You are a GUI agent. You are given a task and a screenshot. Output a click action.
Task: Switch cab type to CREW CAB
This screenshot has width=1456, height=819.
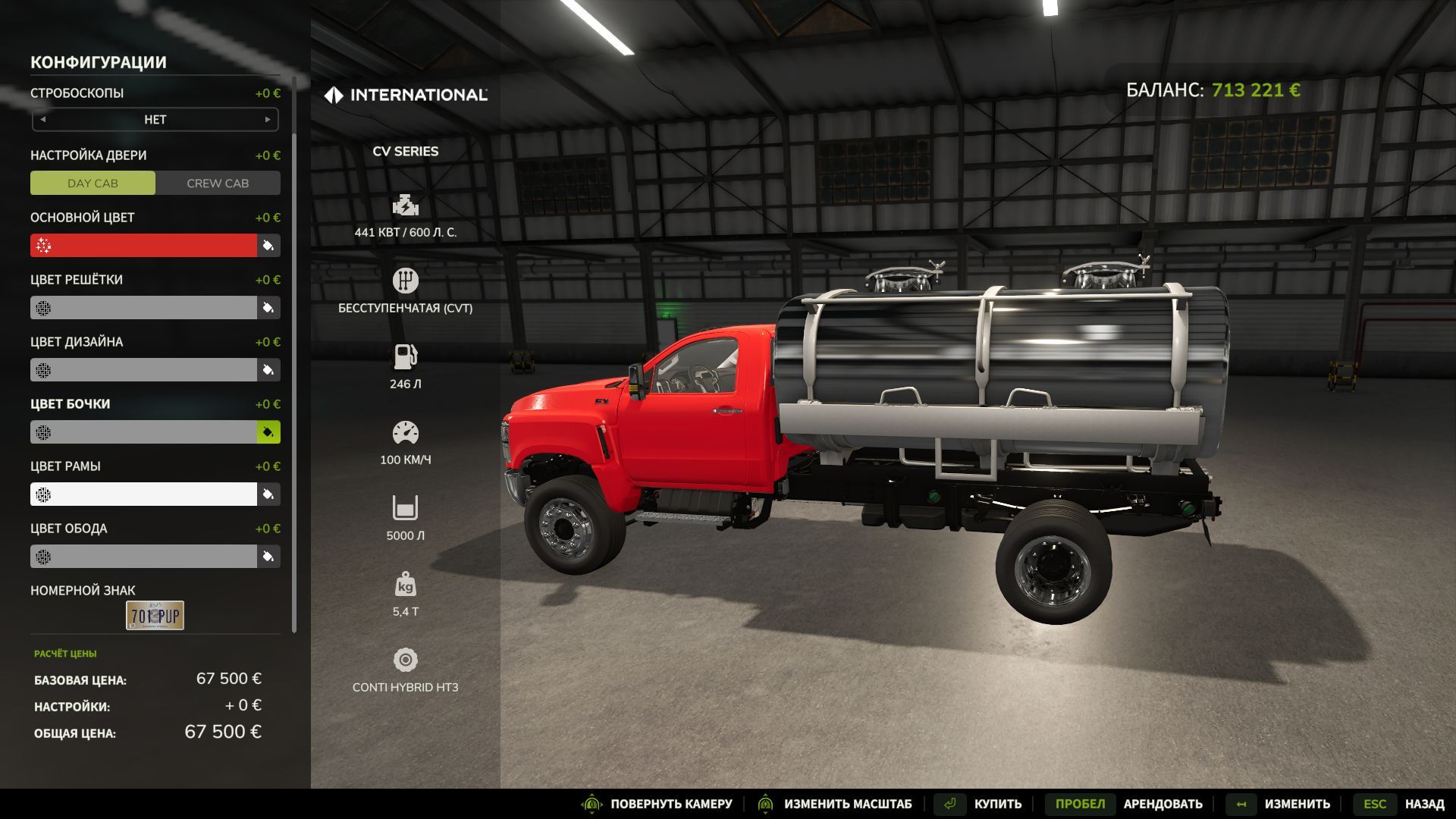click(x=218, y=183)
